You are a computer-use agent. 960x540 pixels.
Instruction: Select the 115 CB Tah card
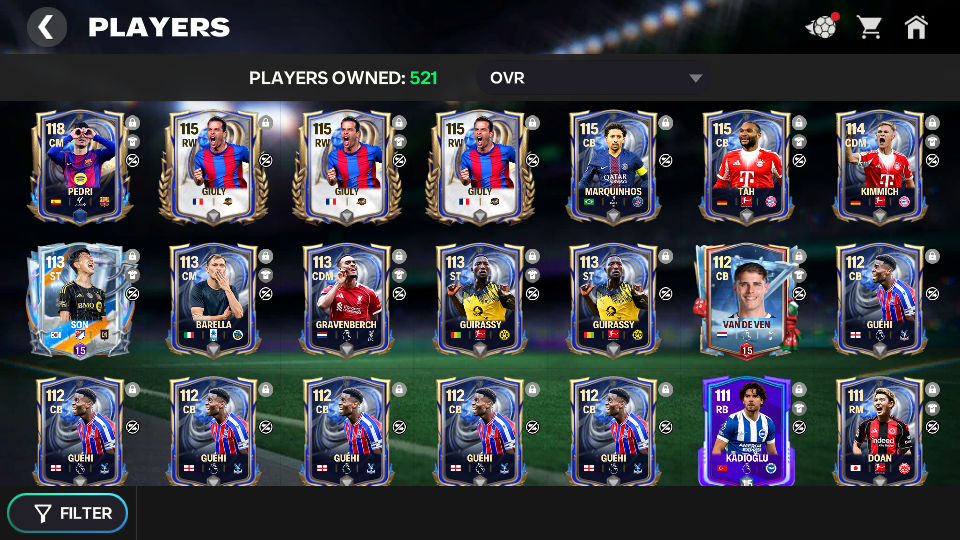pos(744,164)
